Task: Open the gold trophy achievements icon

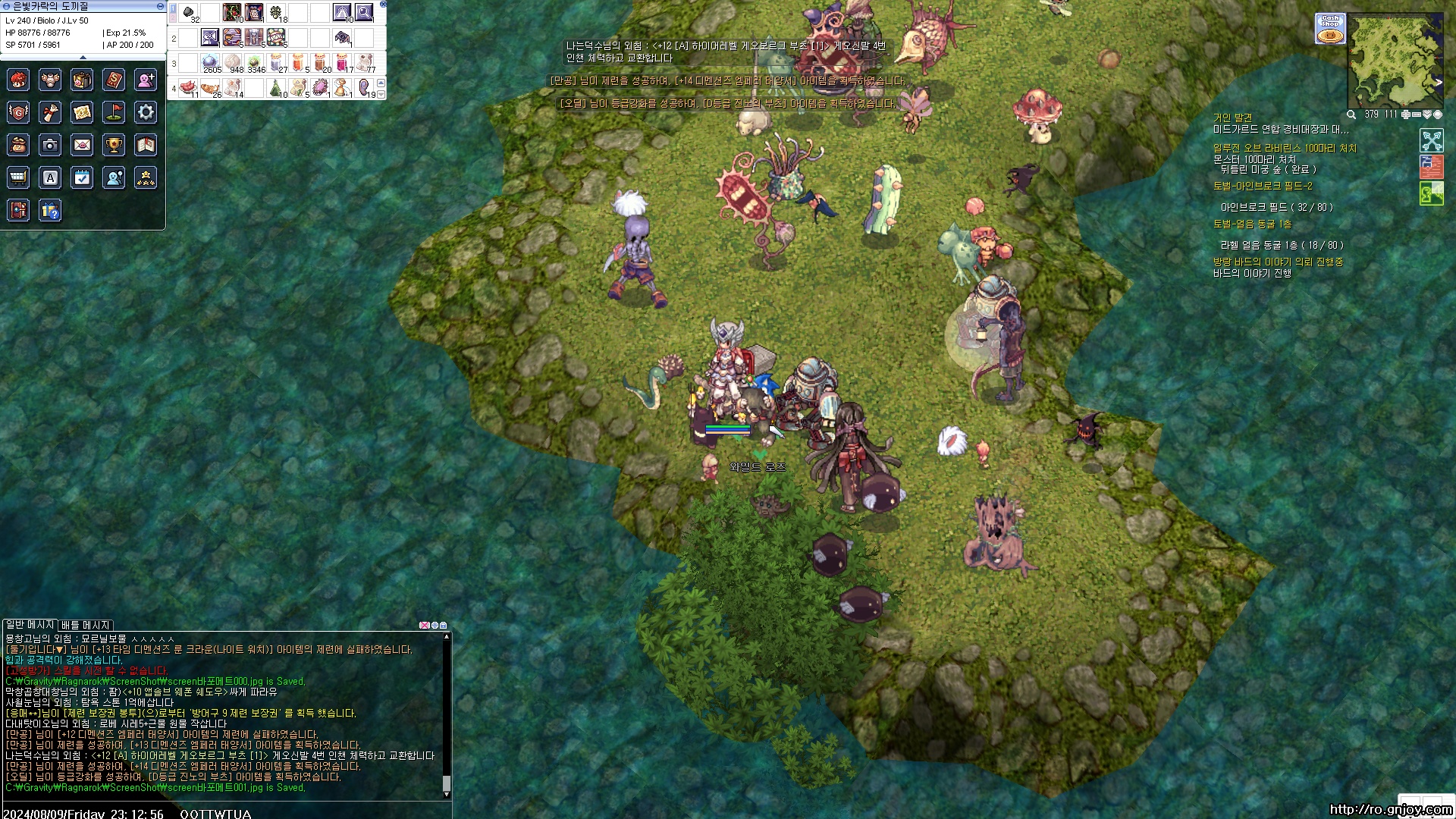Action: pos(114,145)
